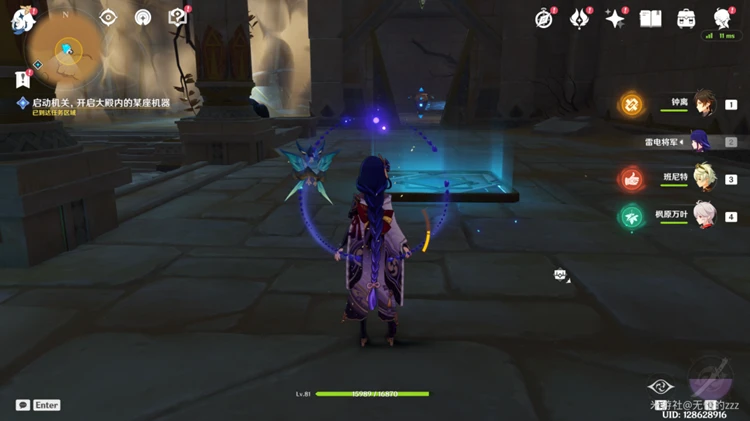Open the Adventurer Handbook book icon
The width and height of the screenshot is (750, 421).
(x=650, y=19)
